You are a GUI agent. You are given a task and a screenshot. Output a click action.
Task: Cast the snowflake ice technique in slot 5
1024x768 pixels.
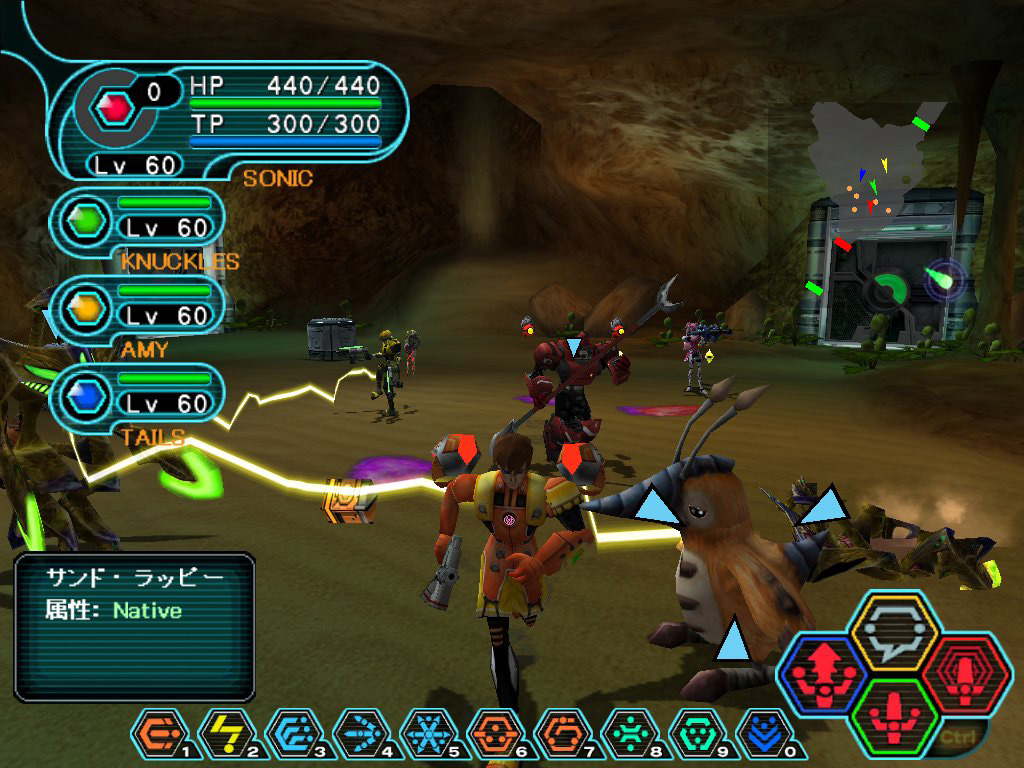tap(425, 735)
